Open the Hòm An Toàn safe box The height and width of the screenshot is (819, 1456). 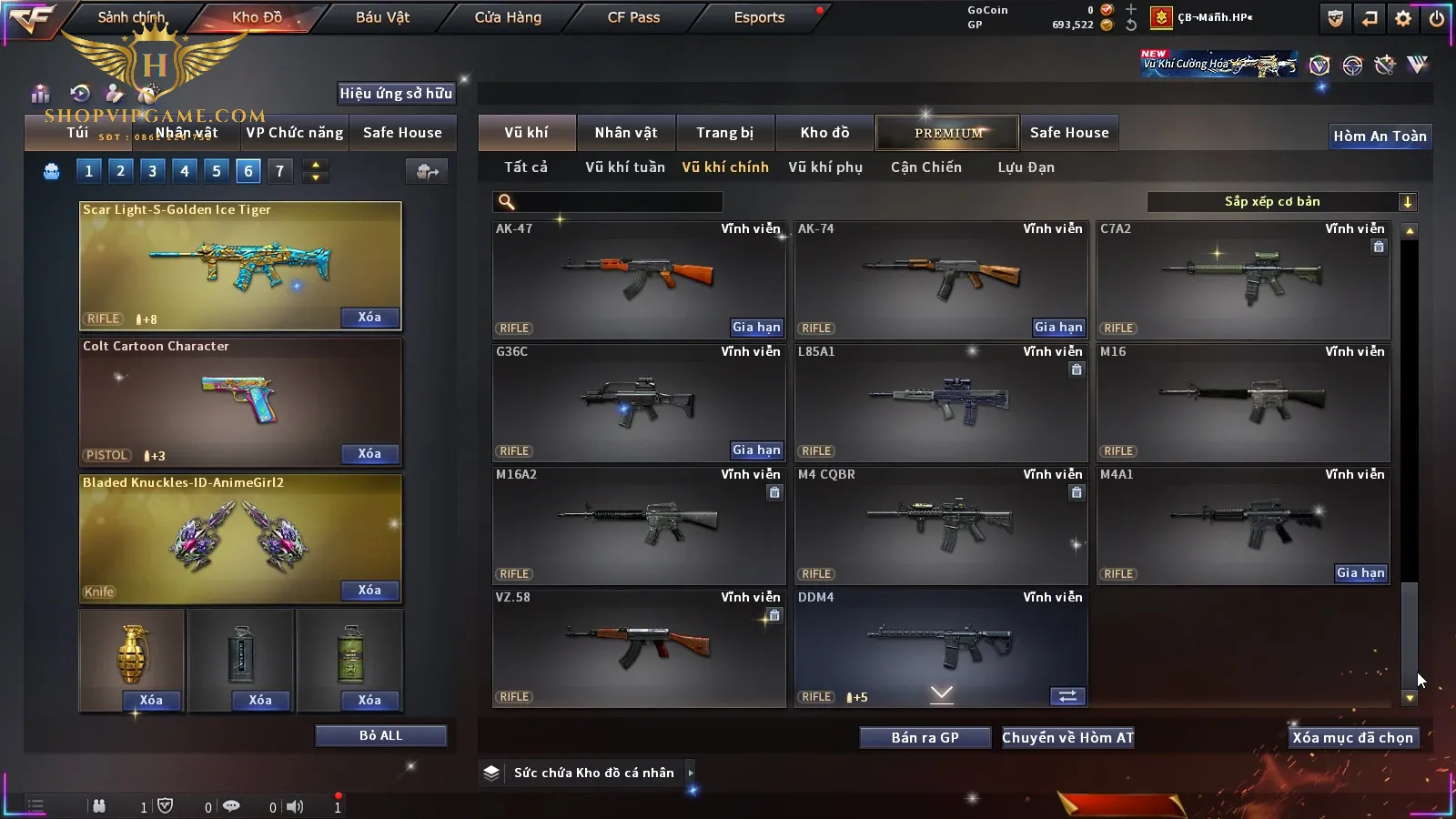pos(1380,136)
